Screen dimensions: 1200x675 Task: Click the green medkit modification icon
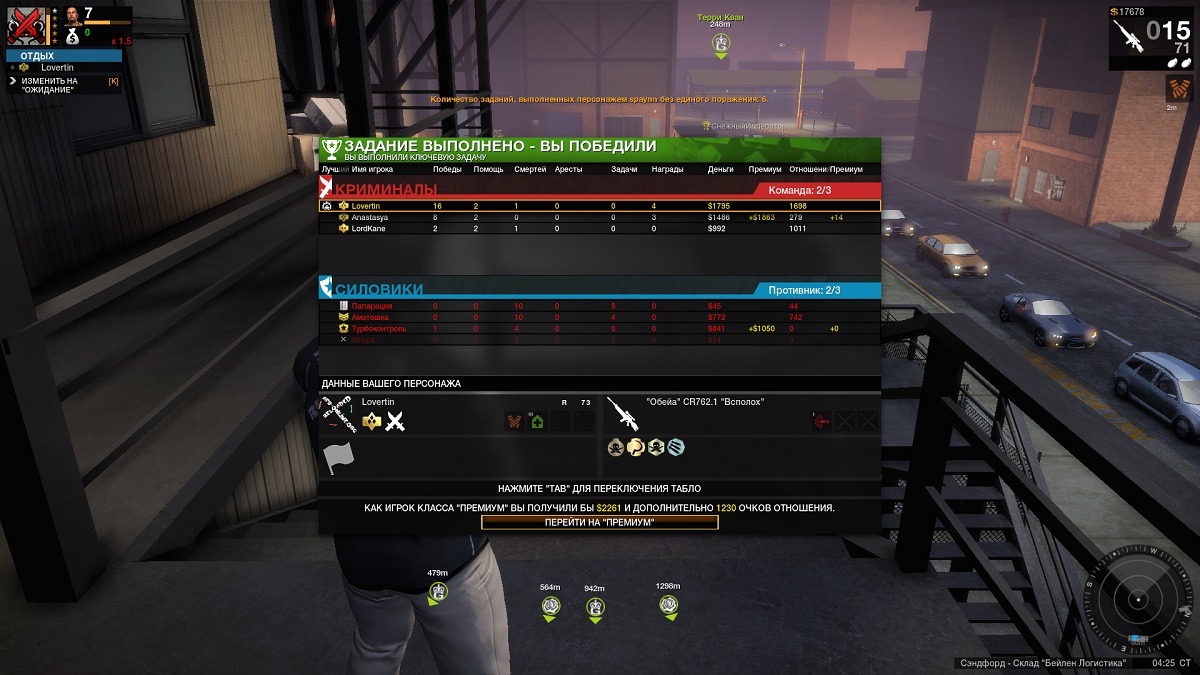pyautogui.click(x=537, y=422)
